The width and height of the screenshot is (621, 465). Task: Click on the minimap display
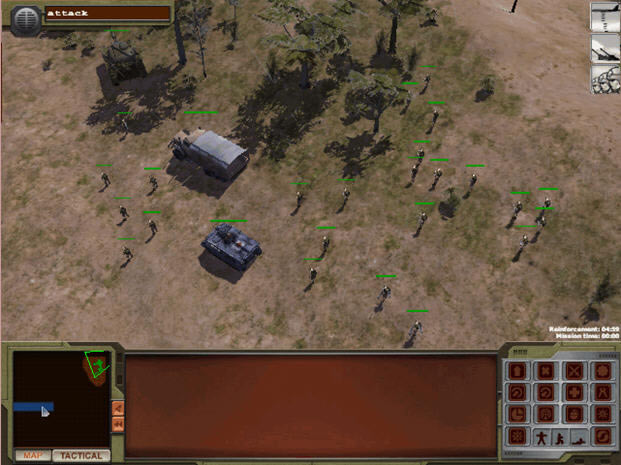[x=60, y=397]
